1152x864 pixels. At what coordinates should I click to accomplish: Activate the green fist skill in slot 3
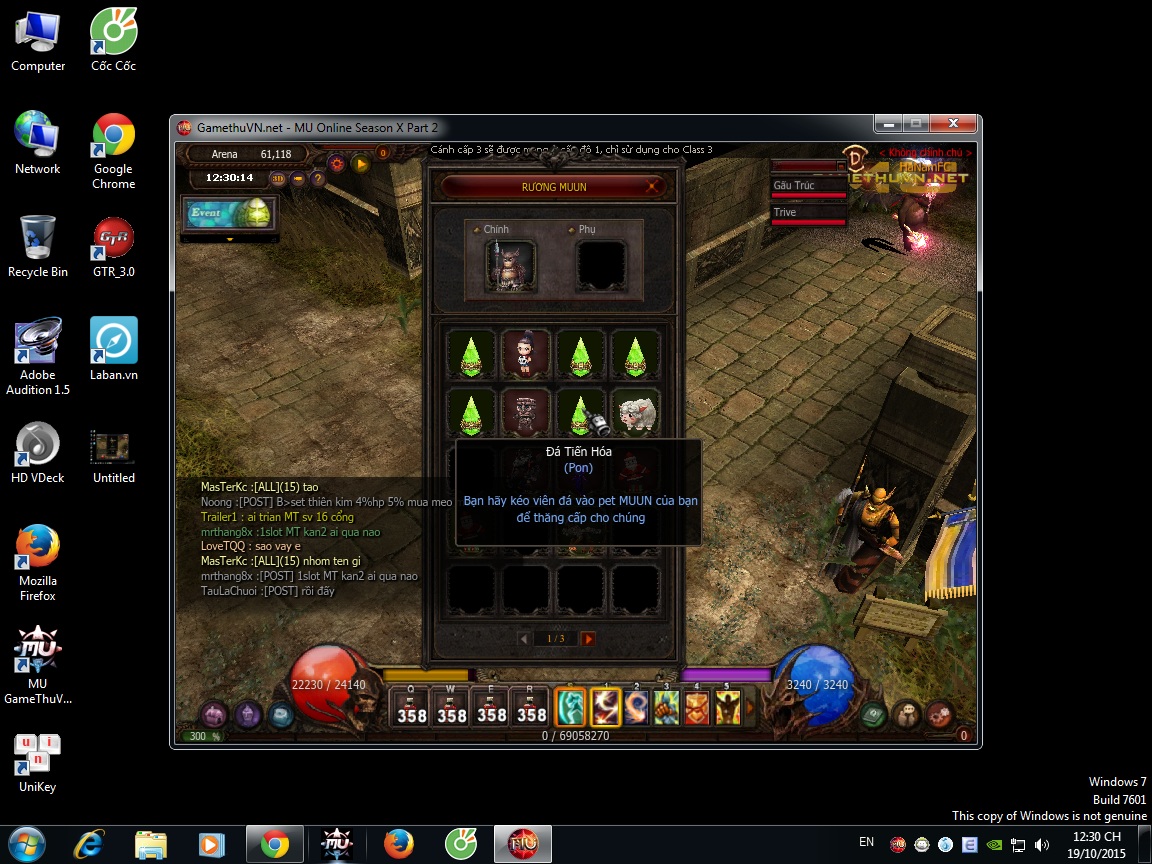tap(666, 708)
